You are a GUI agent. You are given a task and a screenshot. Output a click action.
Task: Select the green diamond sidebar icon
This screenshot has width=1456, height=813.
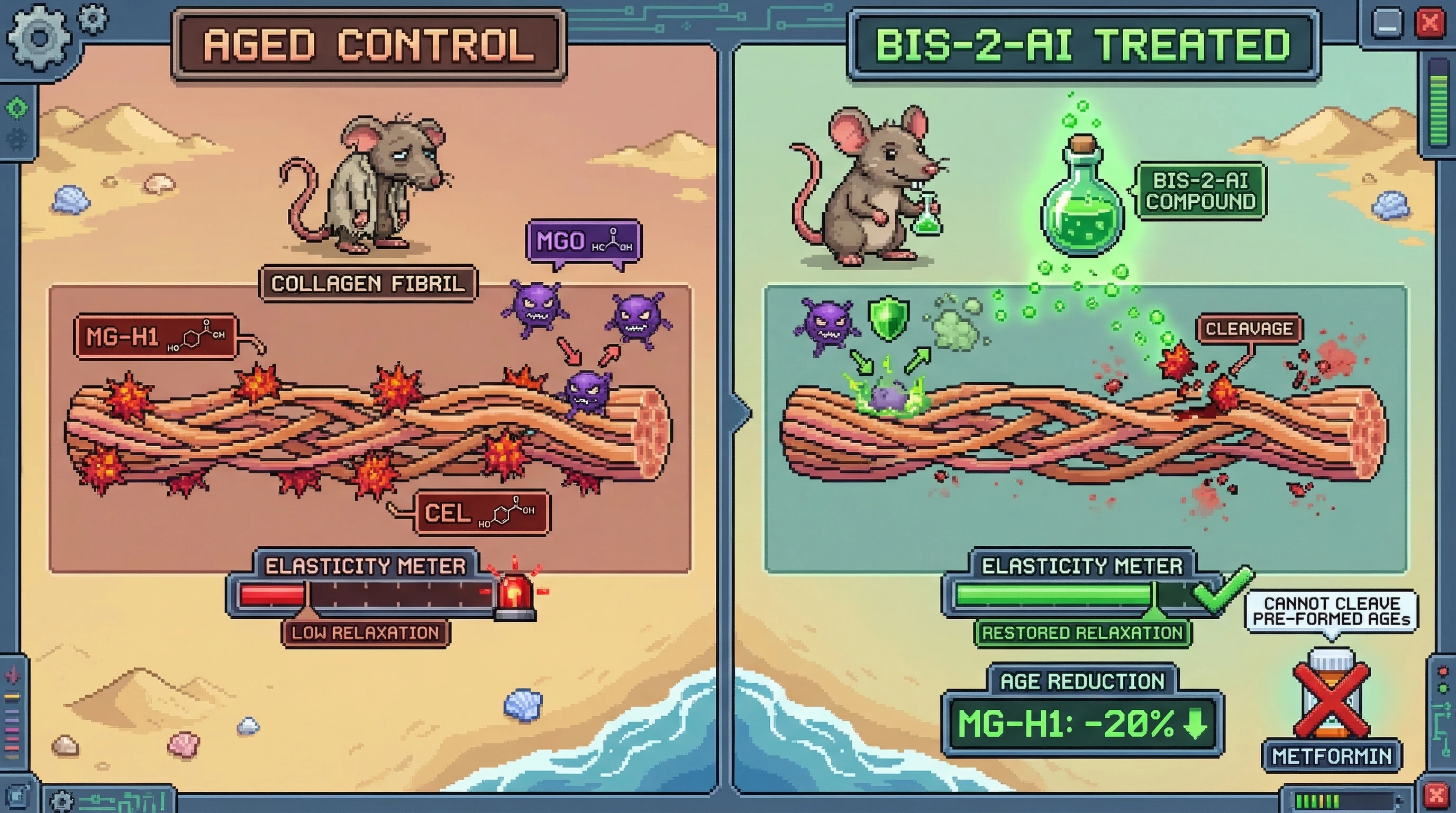click(x=17, y=107)
